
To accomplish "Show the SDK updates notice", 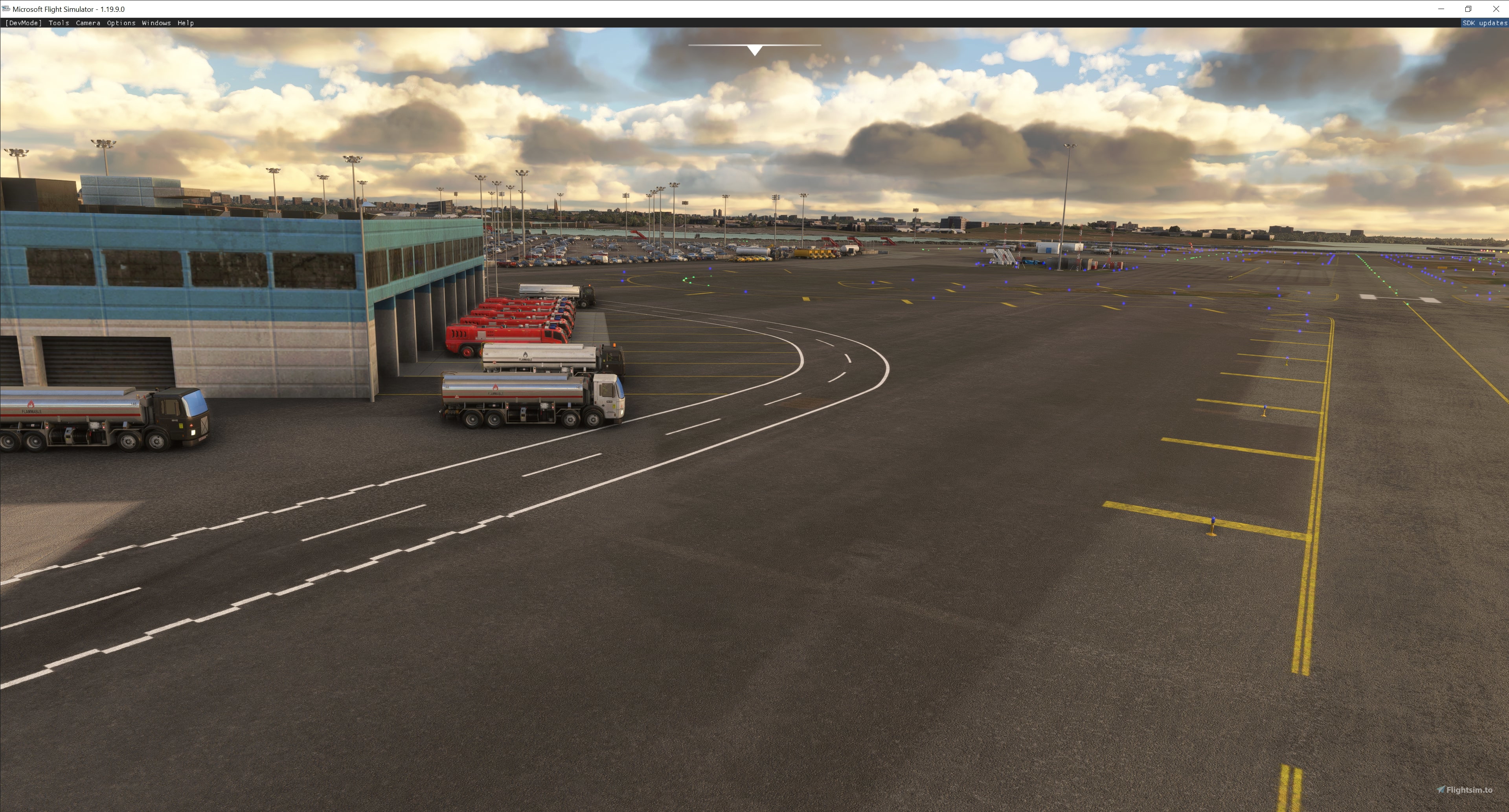I will [1484, 23].
